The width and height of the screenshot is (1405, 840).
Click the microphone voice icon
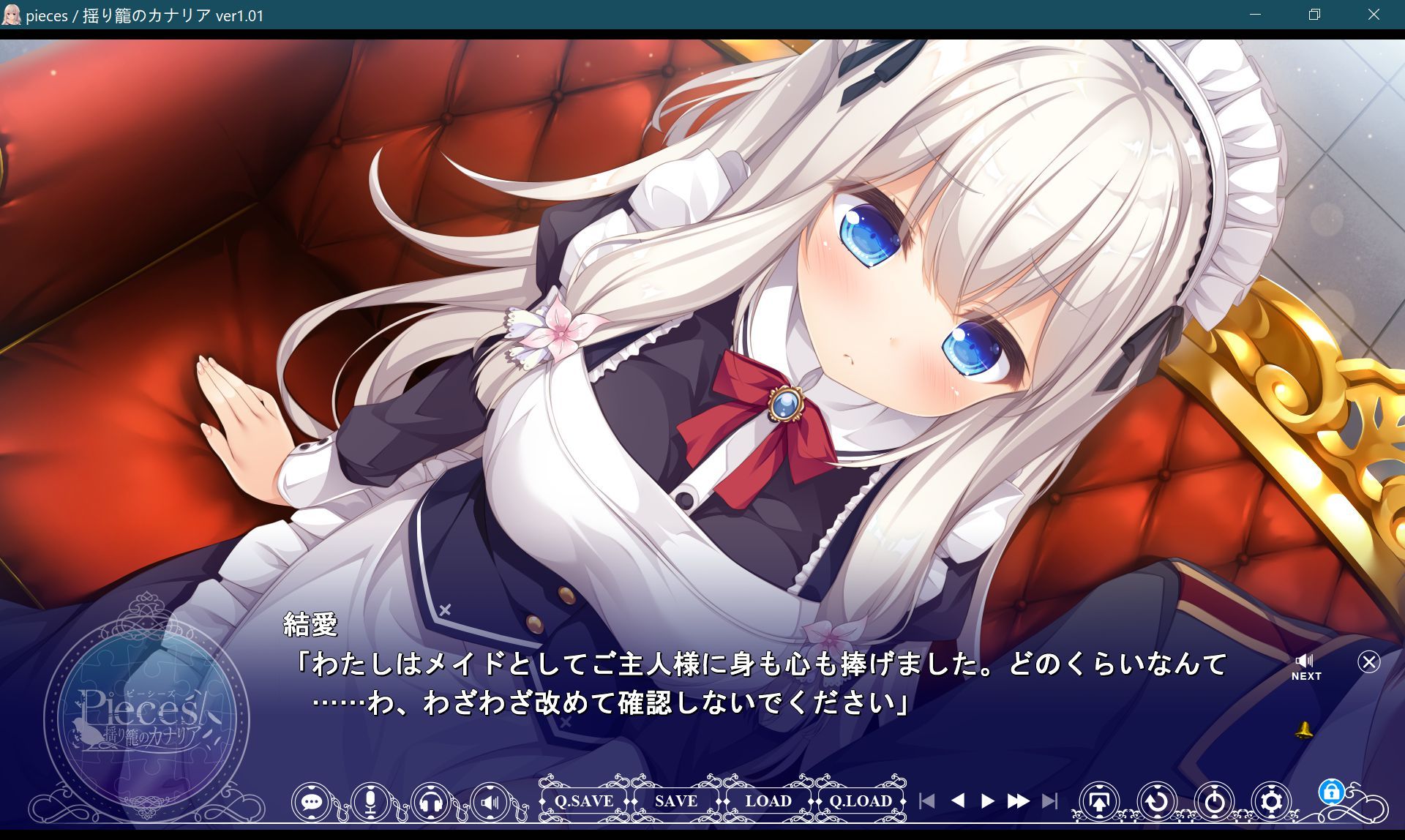[x=370, y=801]
